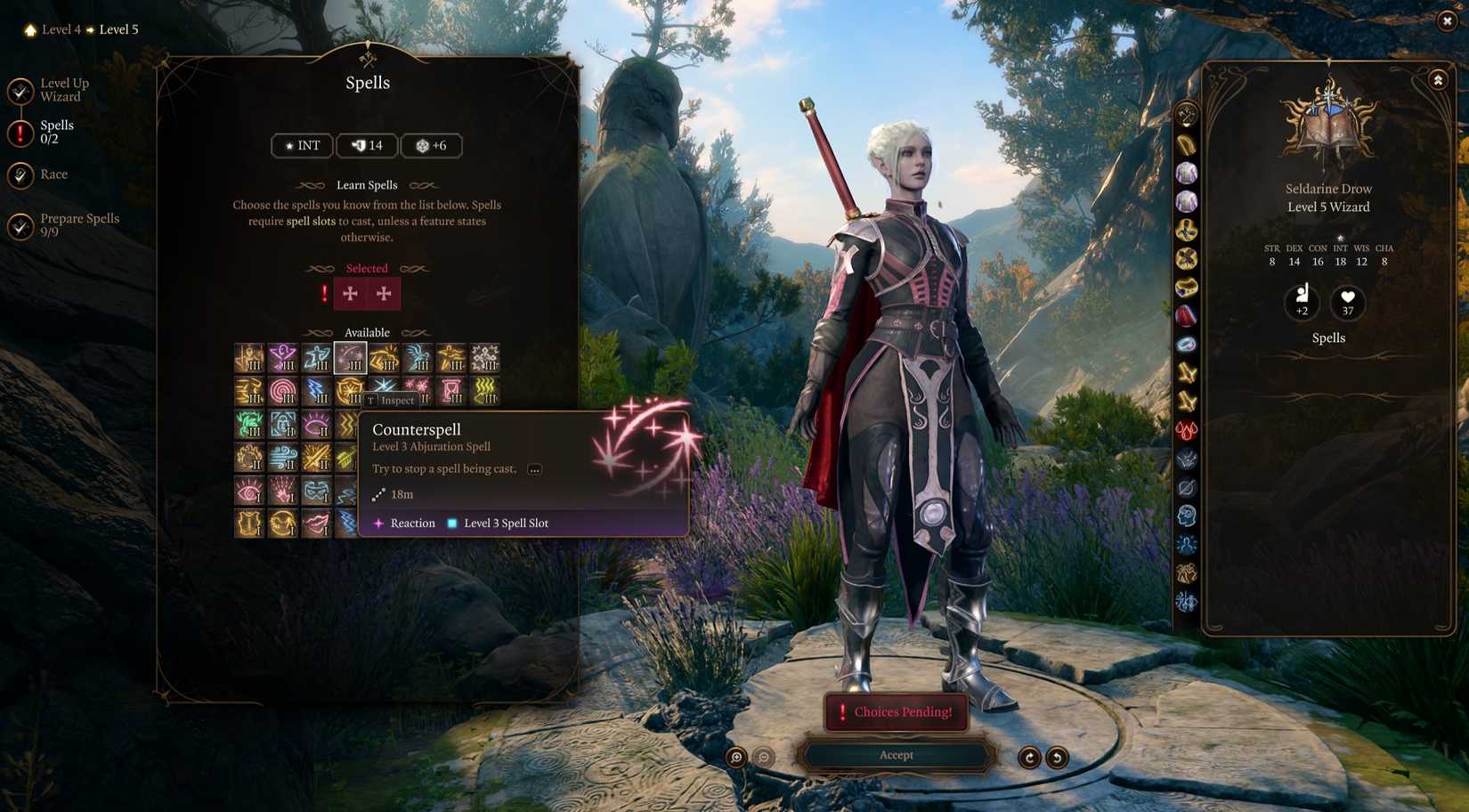This screenshot has height=812, width=1469.
Task: Expand the Counterspell description with the ellipsis button
Action: pos(533,468)
